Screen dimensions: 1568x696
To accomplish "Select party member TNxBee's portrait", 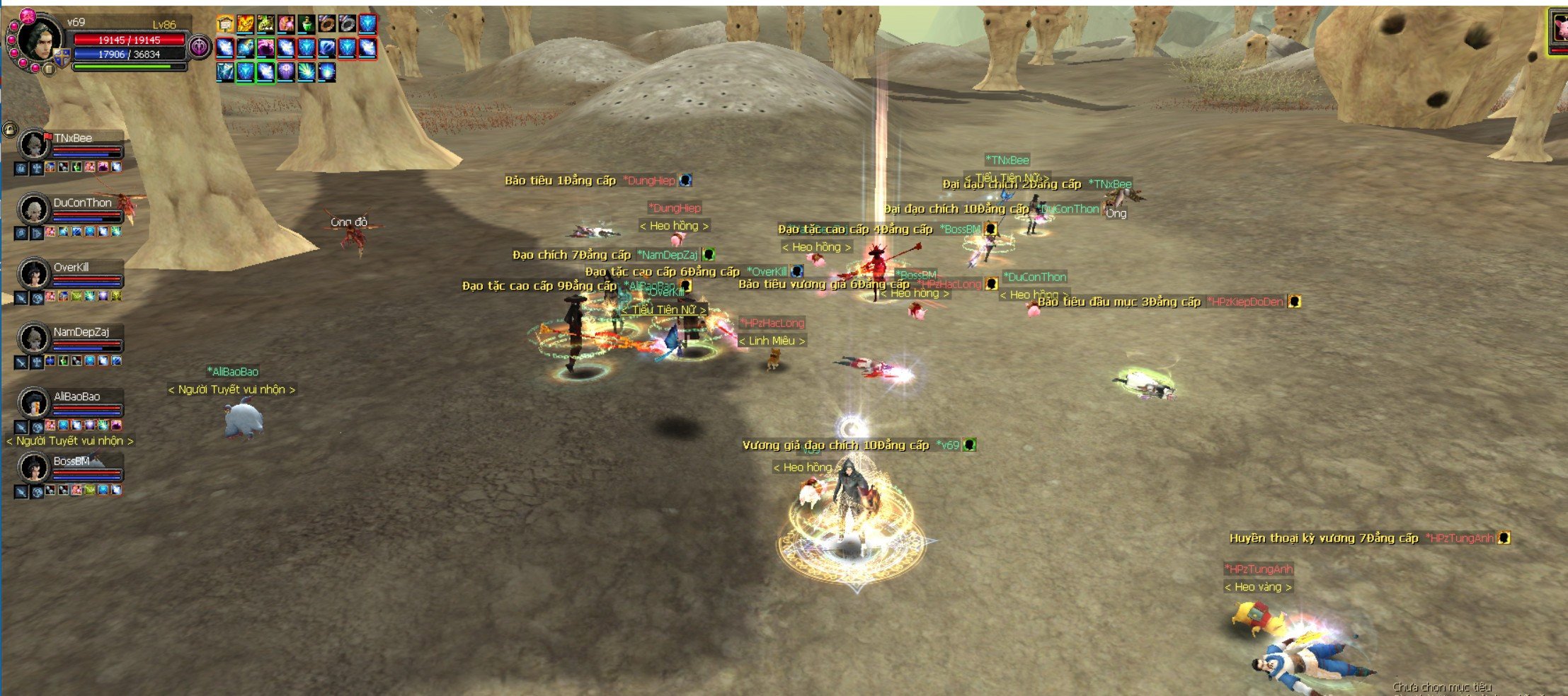I will pos(33,144).
